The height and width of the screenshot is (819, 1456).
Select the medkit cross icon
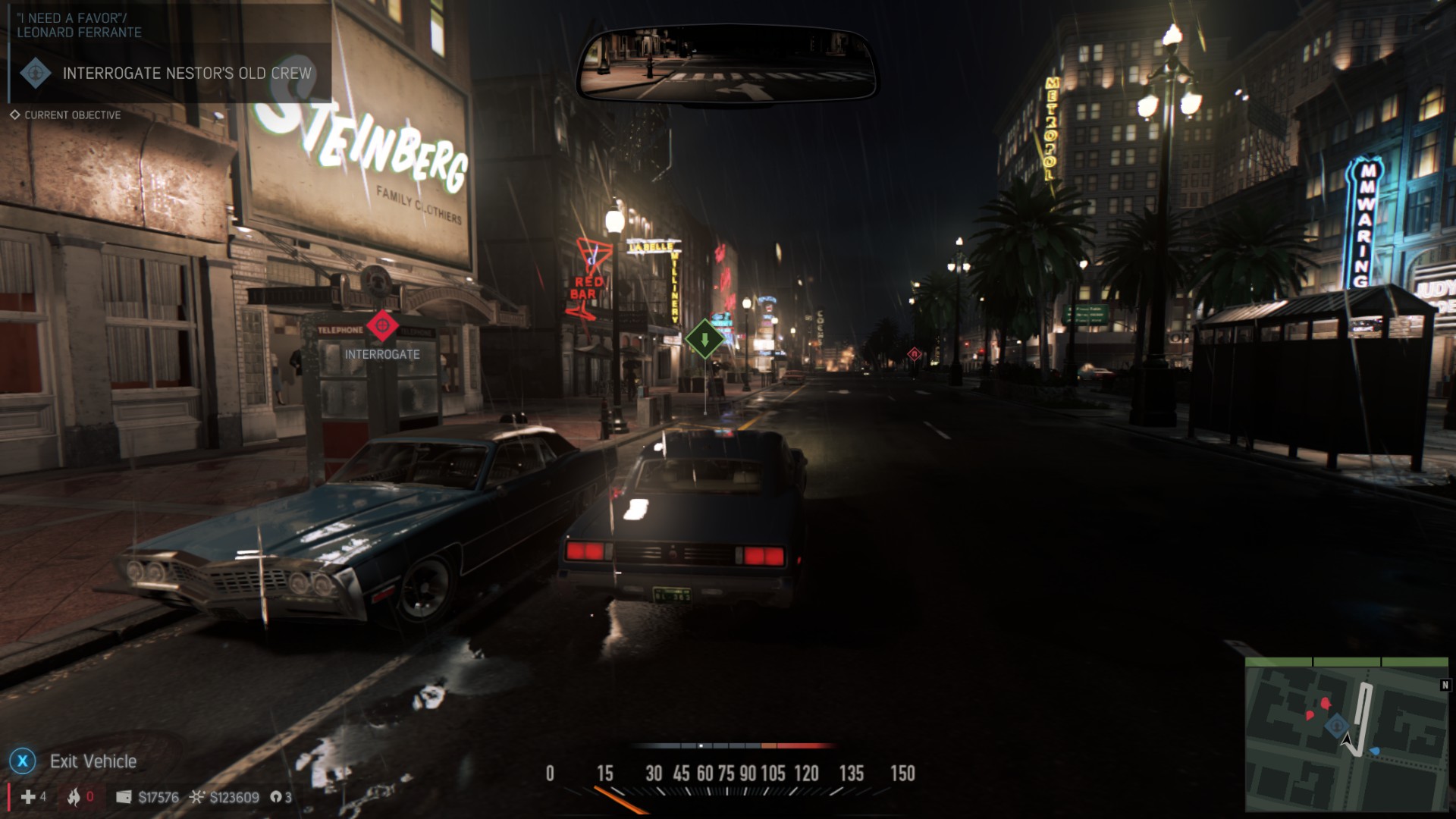tap(28, 797)
